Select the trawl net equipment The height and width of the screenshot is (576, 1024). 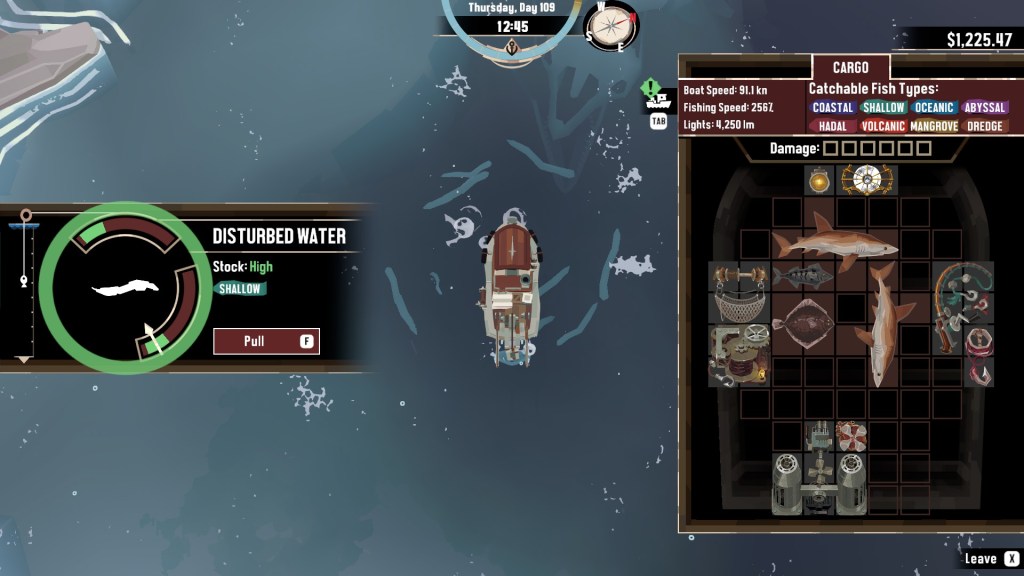(x=738, y=307)
